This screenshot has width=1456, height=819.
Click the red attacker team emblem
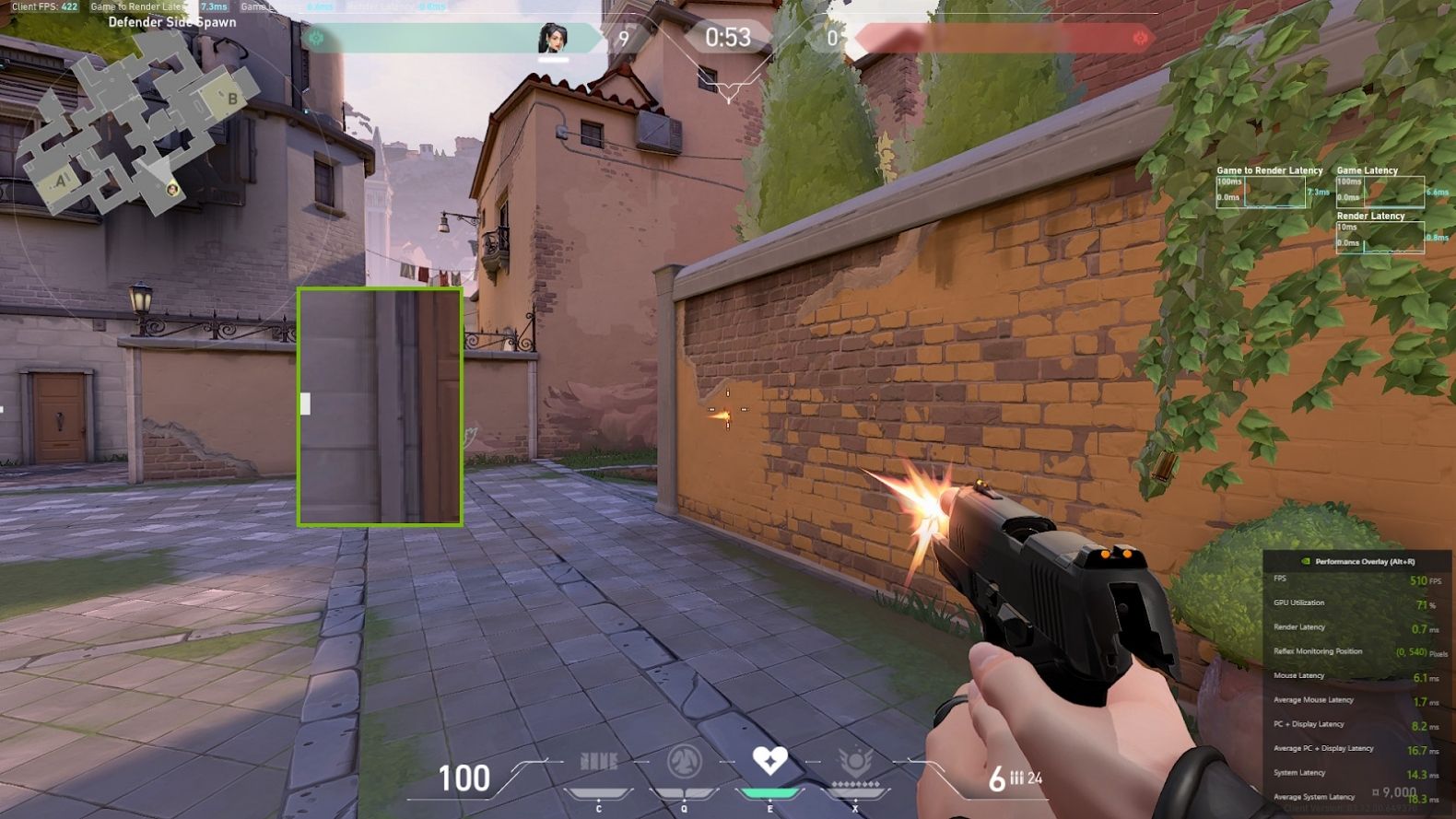(x=1141, y=39)
